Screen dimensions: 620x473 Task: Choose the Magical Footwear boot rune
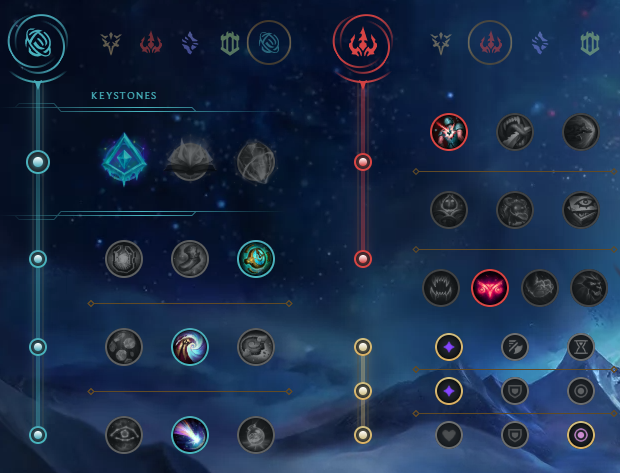tap(190, 259)
